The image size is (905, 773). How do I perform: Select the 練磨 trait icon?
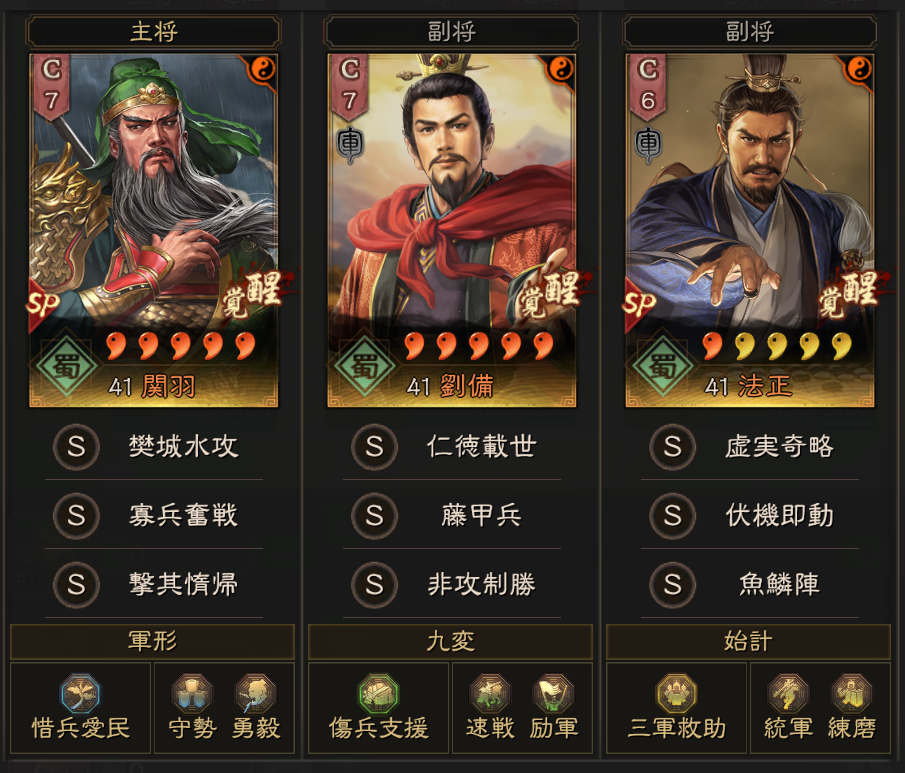click(852, 694)
